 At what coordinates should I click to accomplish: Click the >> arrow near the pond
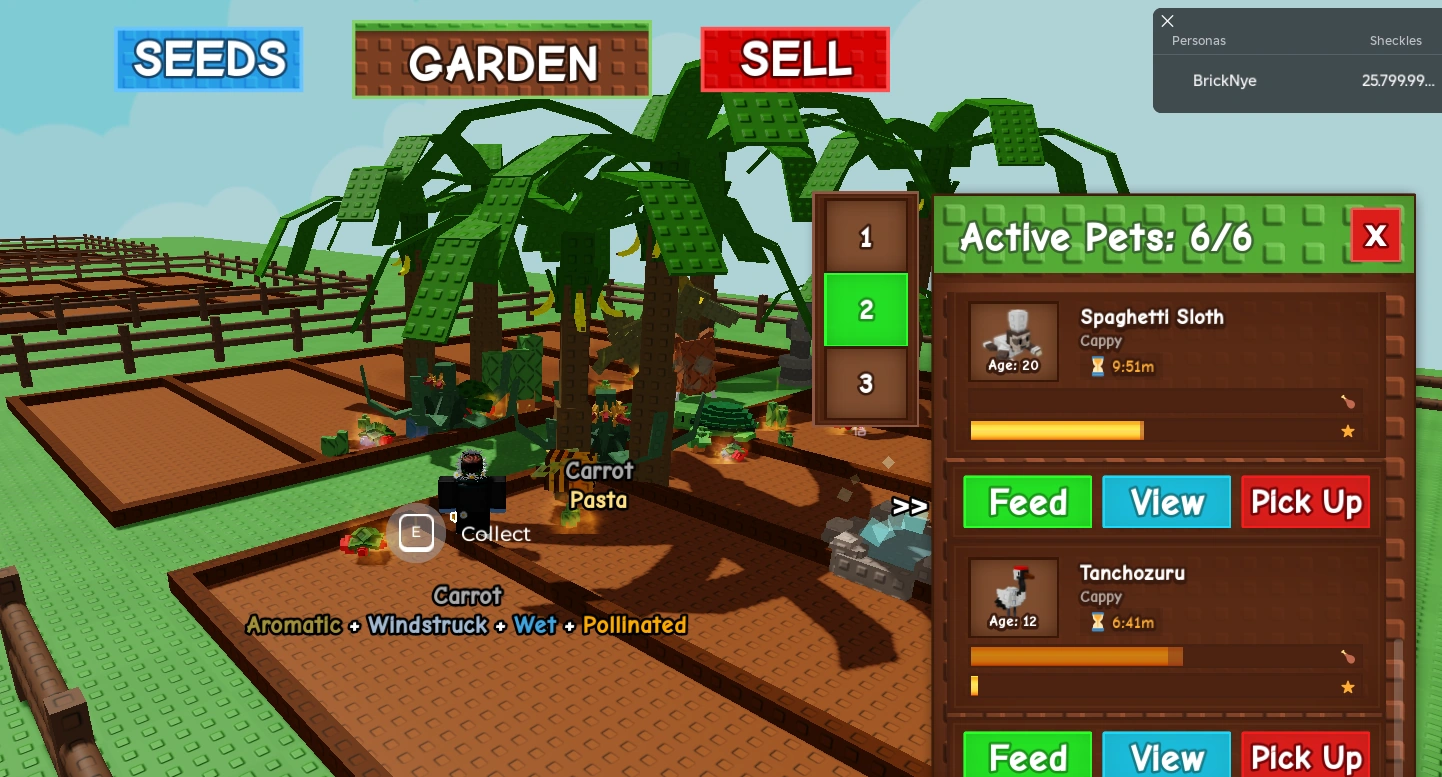pyautogui.click(x=911, y=506)
